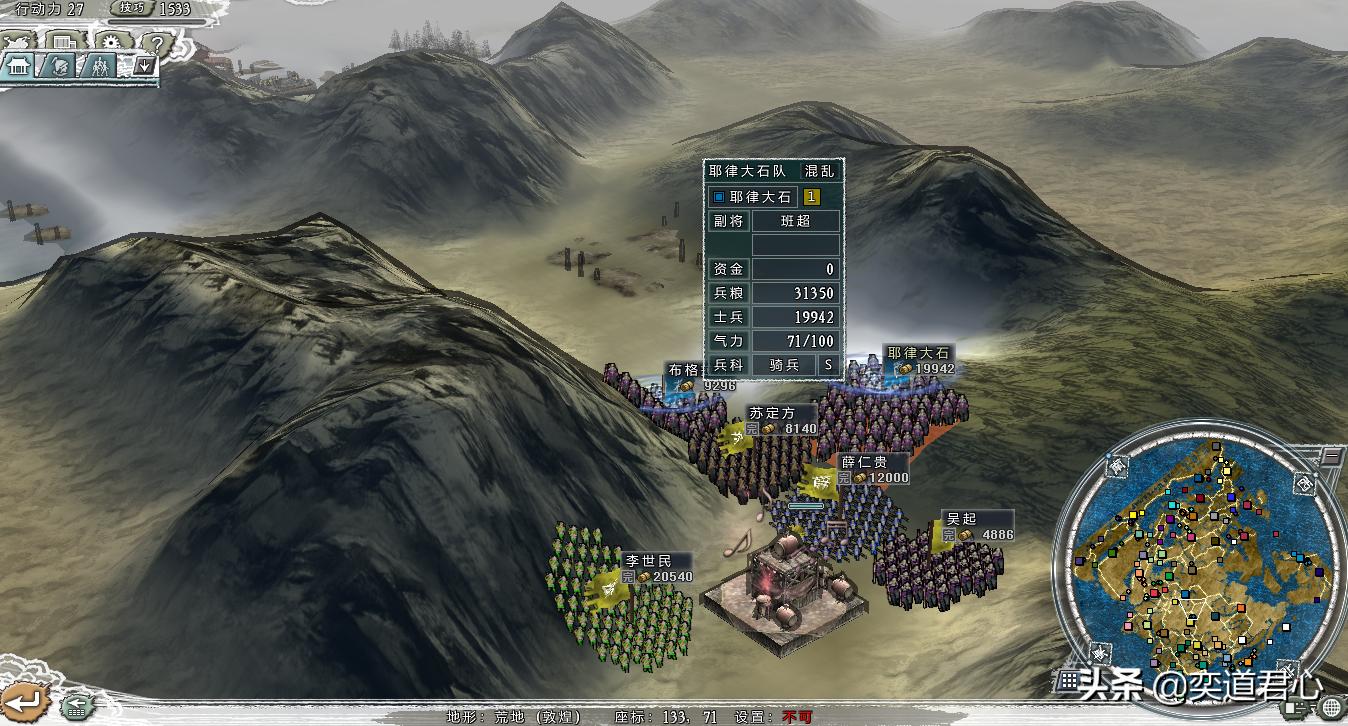Switch to the officer helmet tab
This screenshot has width=1348, height=726.
59,67
